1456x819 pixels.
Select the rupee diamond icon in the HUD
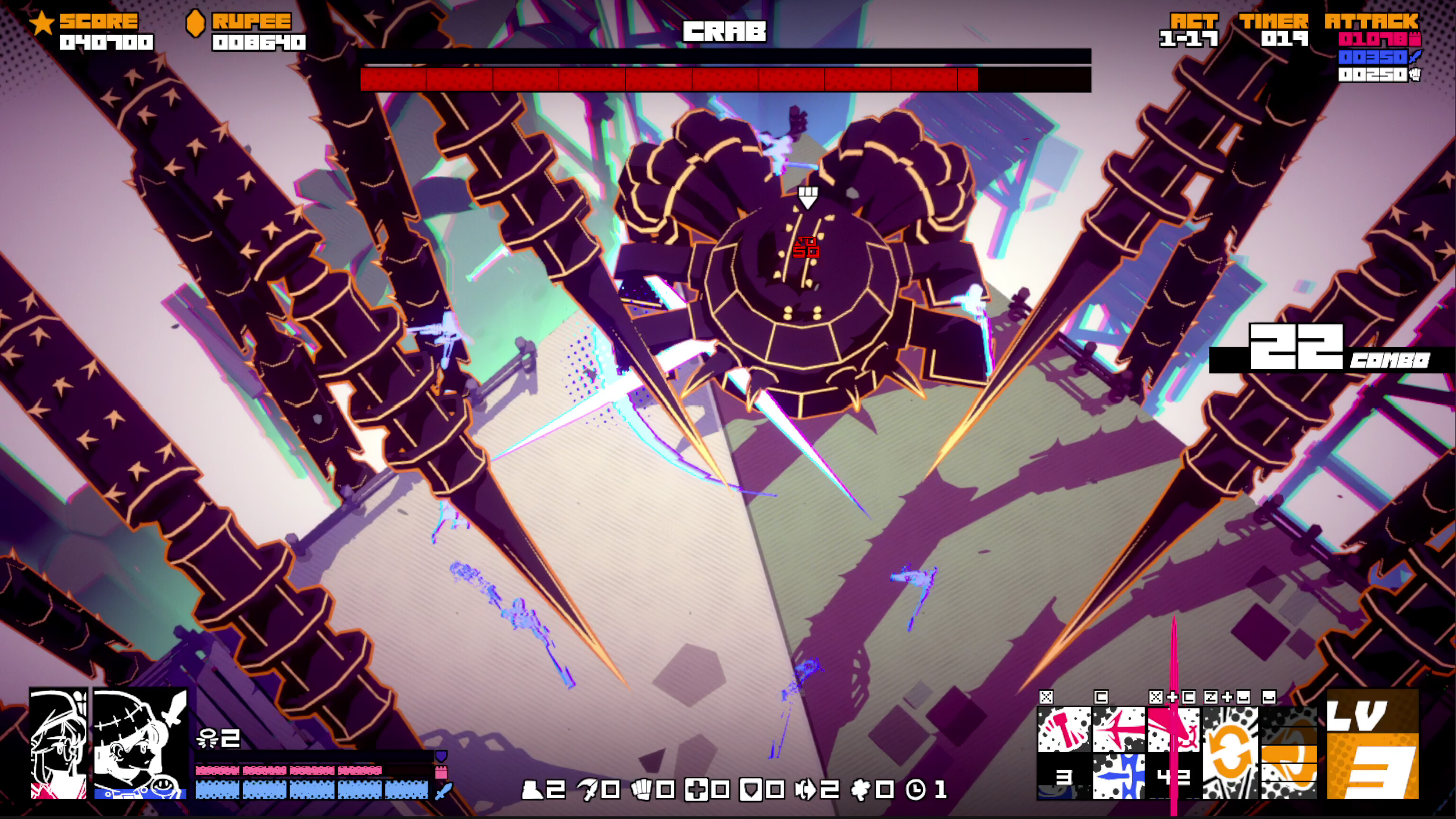click(x=196, y=24)
